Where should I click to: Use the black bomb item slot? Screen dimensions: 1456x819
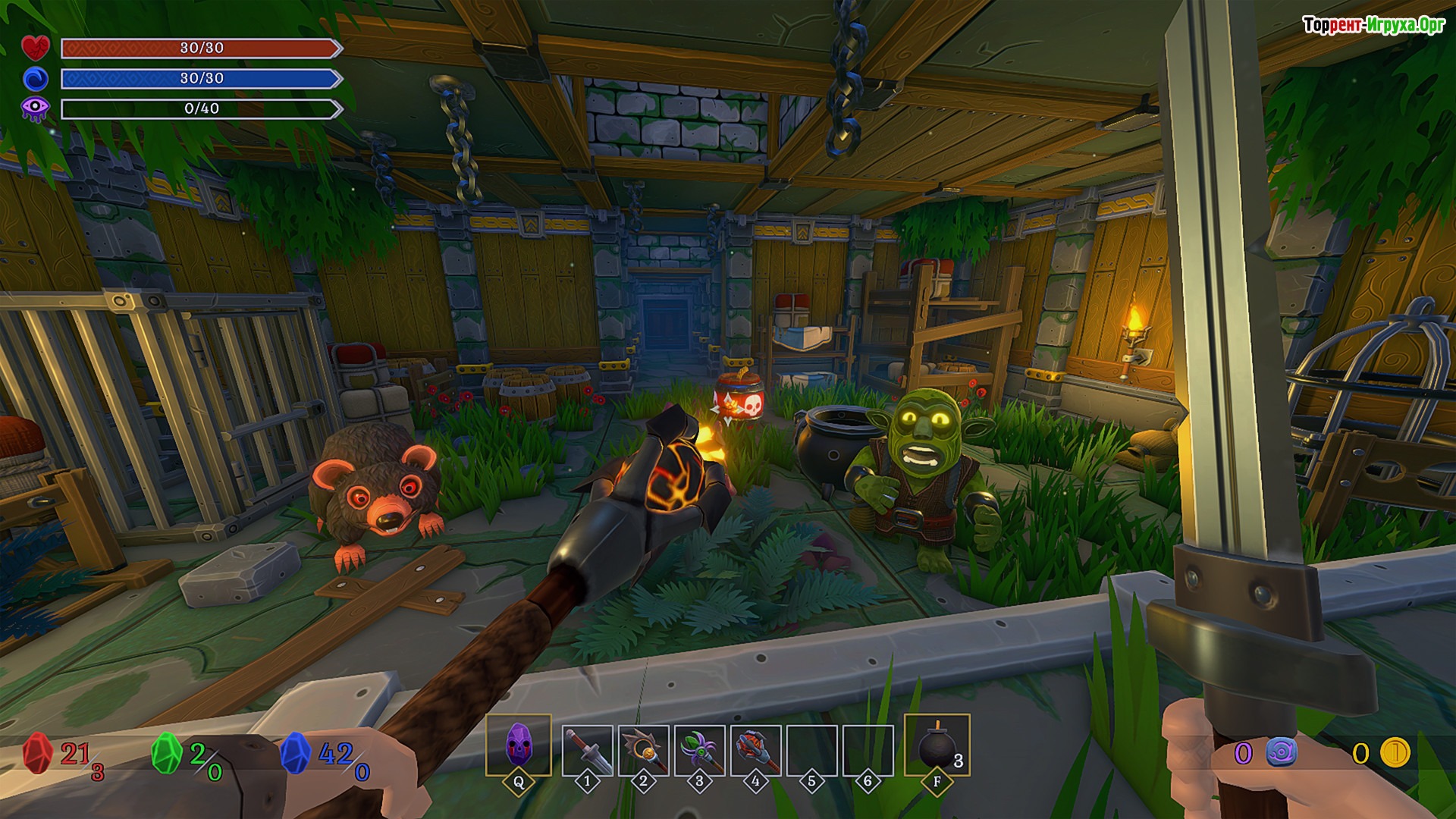[937, 745]
